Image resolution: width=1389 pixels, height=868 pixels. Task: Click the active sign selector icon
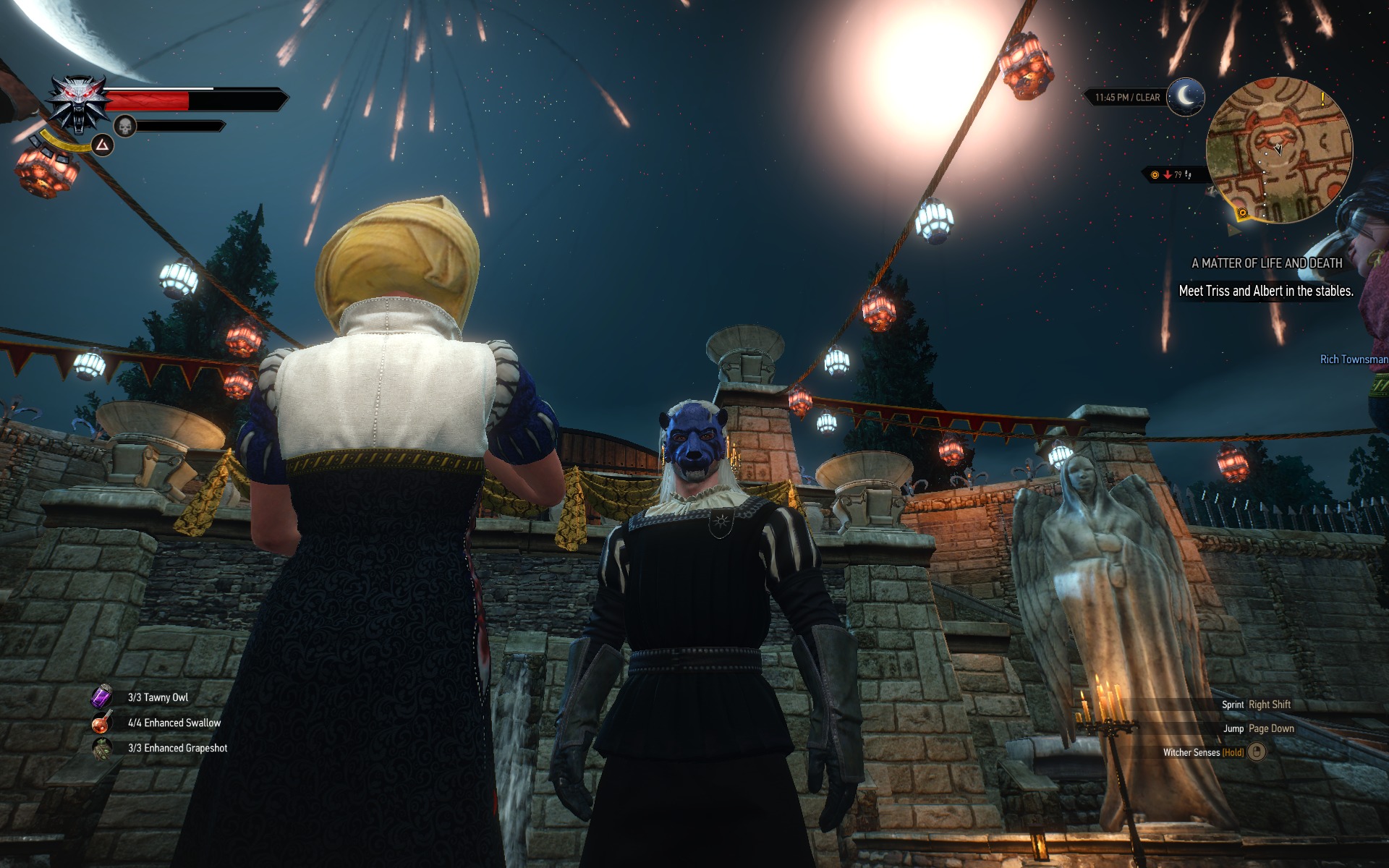click(103, 146)
